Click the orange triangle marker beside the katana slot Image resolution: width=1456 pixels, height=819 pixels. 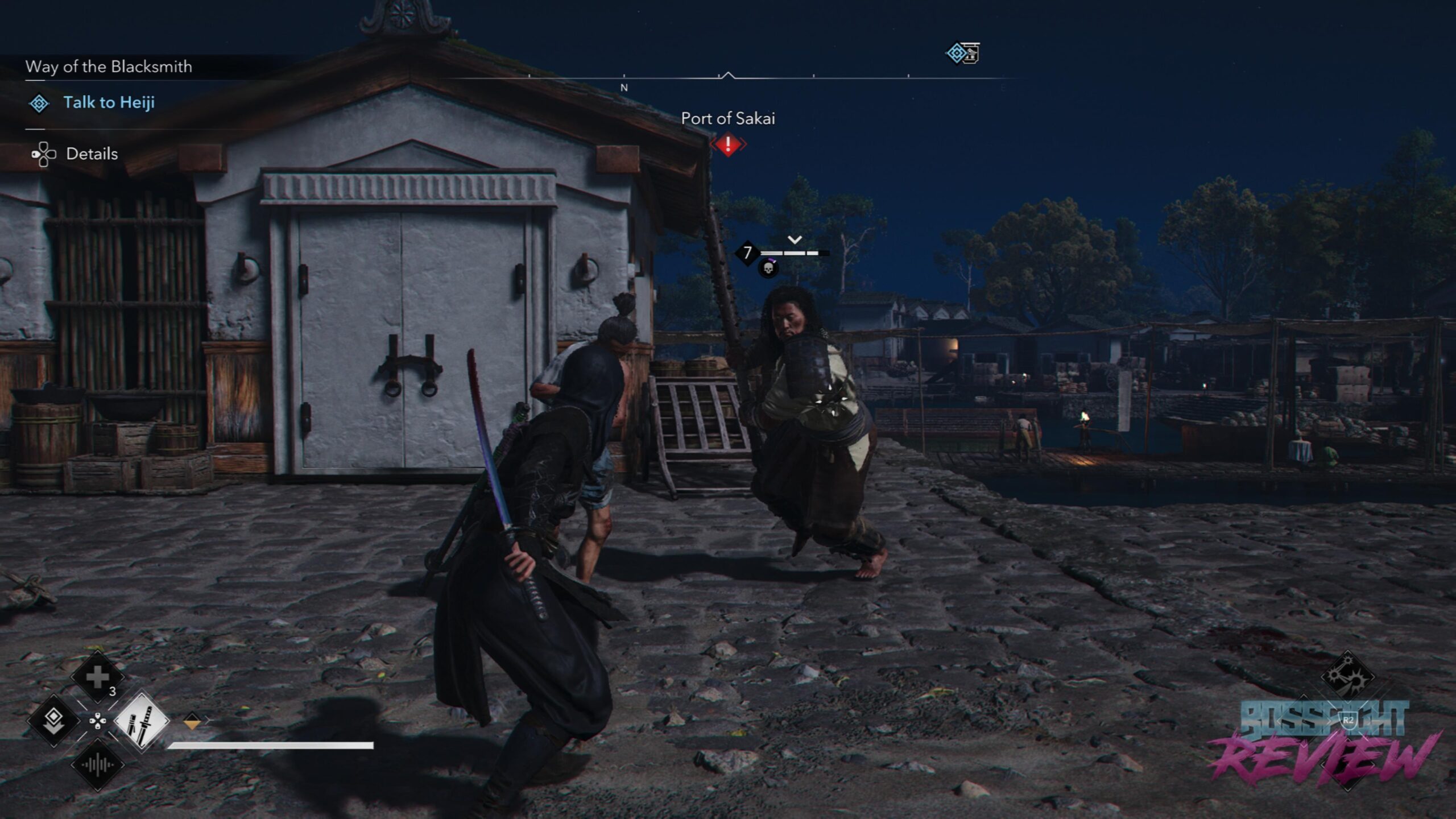(x=192, y=722)
